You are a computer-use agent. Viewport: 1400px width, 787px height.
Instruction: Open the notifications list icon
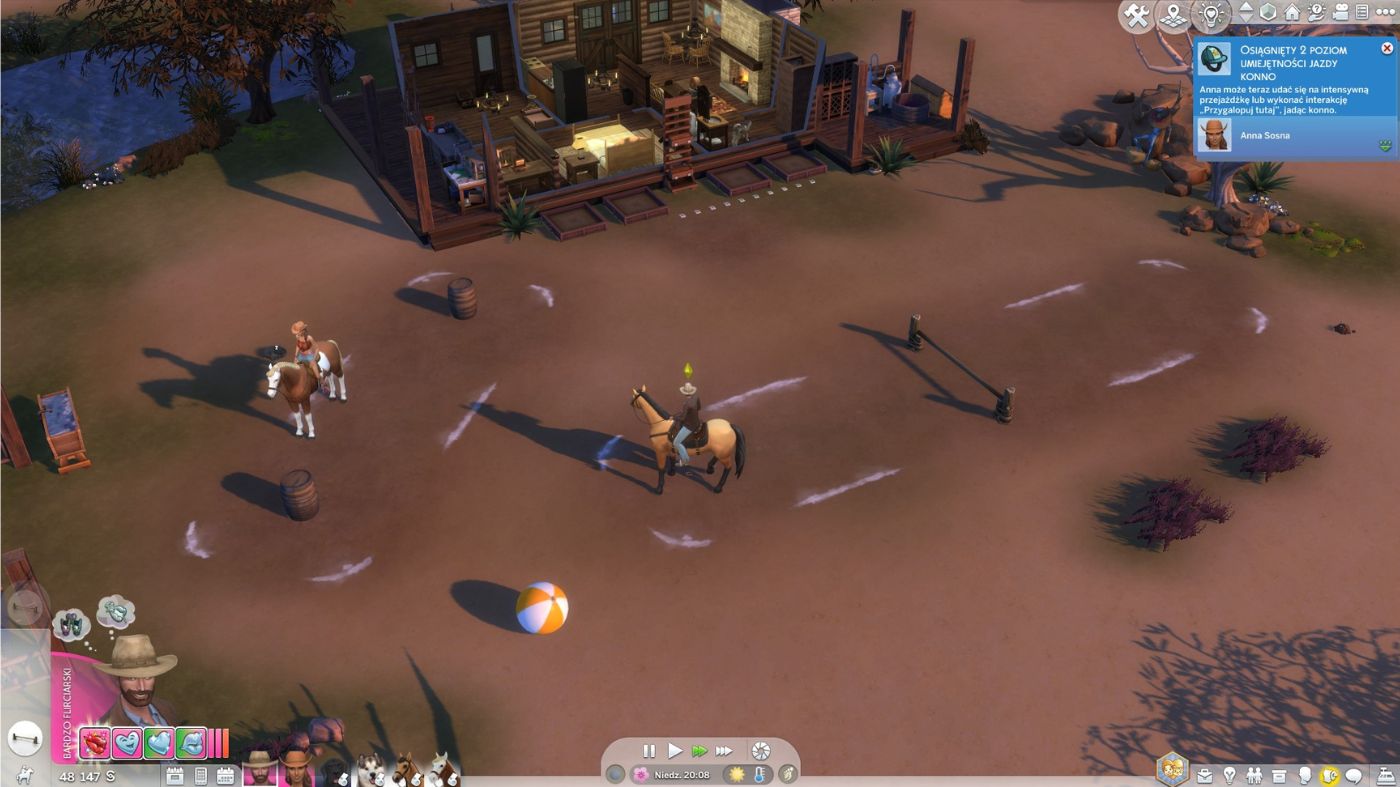[1362, 13]
